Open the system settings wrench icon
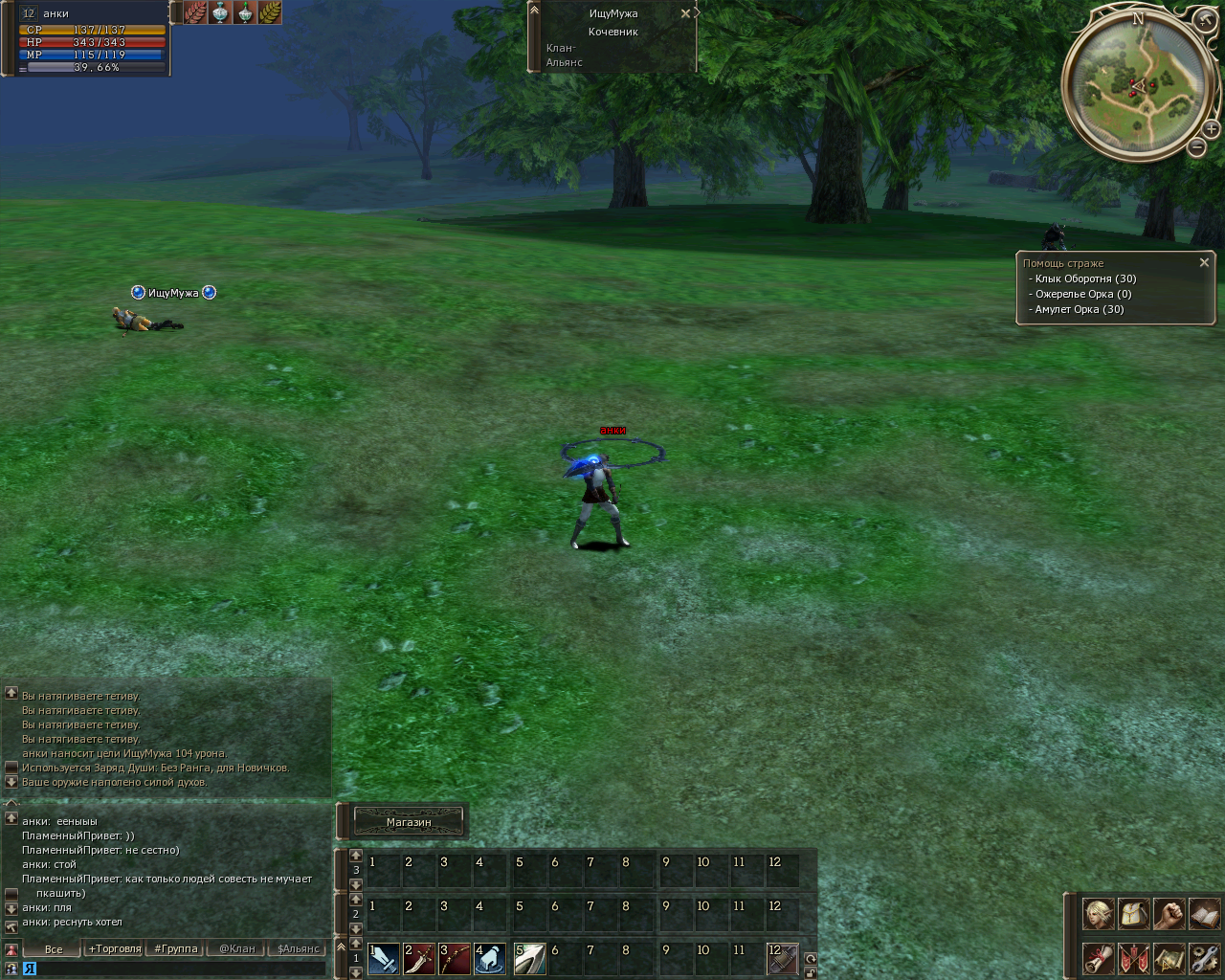This screenshot has height=980, width=1225. click(x=1204, y=958)
